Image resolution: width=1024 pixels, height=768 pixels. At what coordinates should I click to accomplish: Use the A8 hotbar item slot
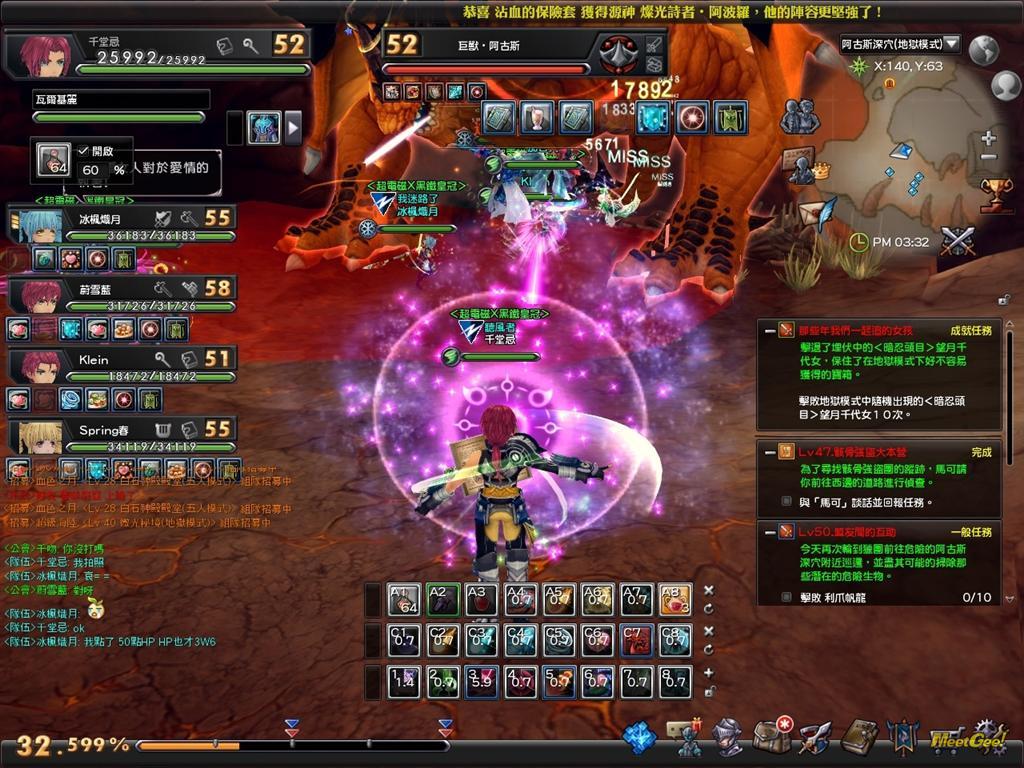(x=675, y=600)
